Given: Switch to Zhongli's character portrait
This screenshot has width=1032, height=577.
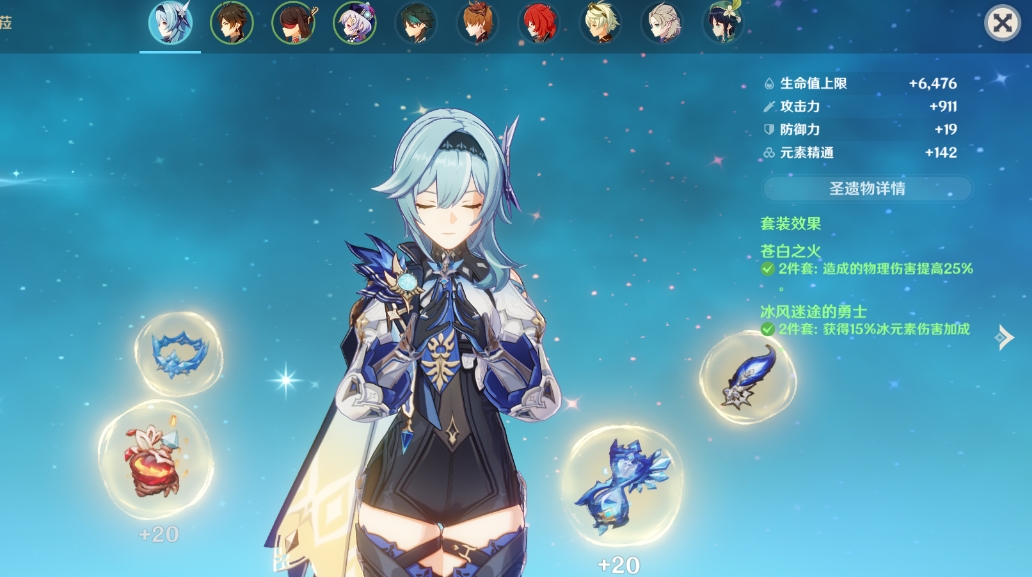Looking at the screenshot, I should 232,23.
